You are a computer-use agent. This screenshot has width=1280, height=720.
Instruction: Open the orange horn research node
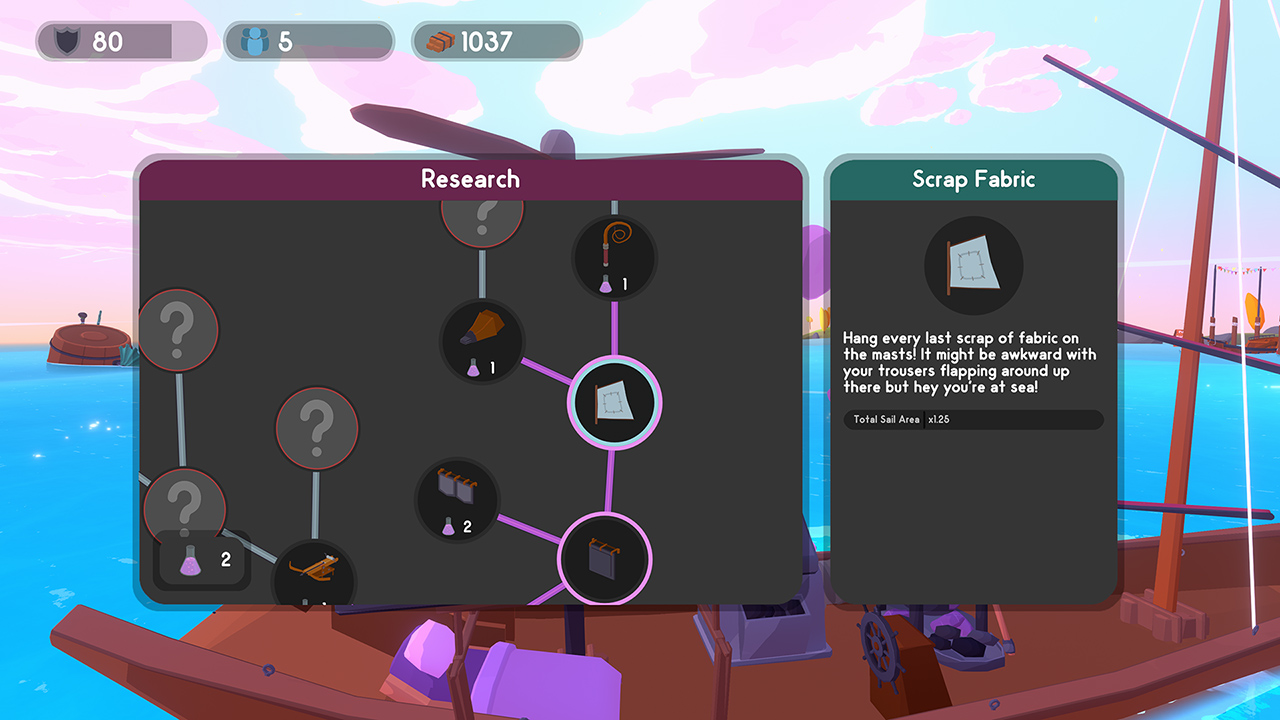point(483,342)
